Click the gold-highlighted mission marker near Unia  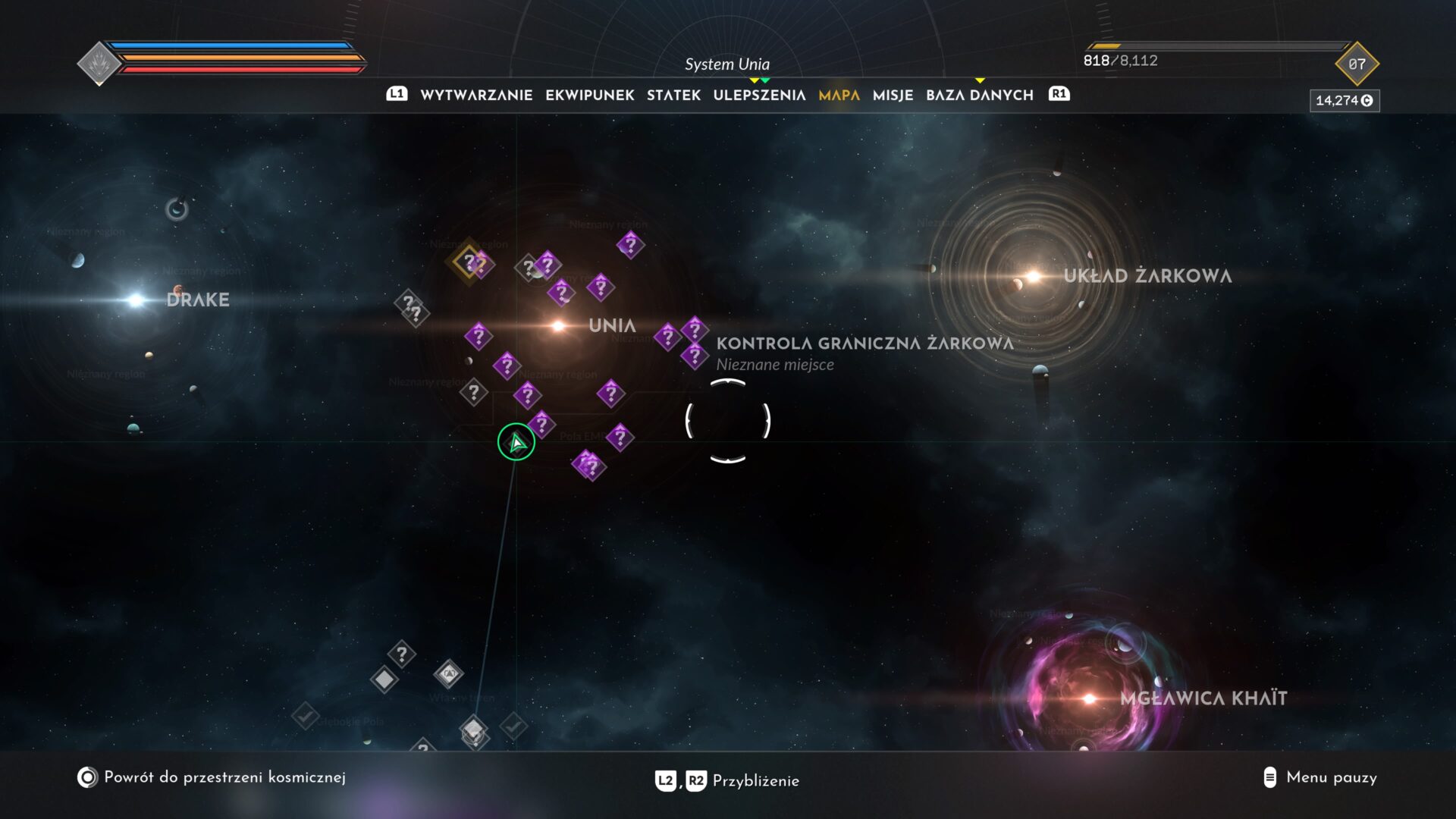(x=470, y=263)
